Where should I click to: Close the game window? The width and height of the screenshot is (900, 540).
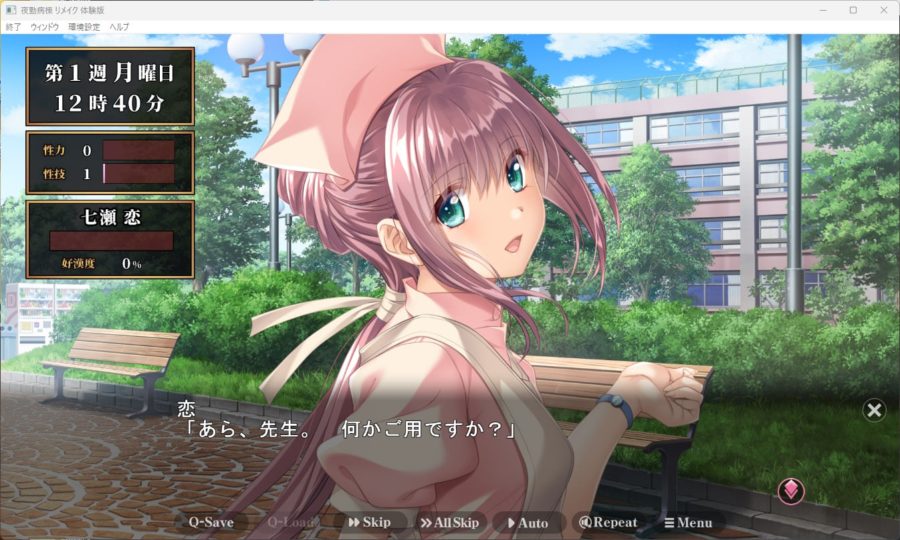(x=883, y=9)
